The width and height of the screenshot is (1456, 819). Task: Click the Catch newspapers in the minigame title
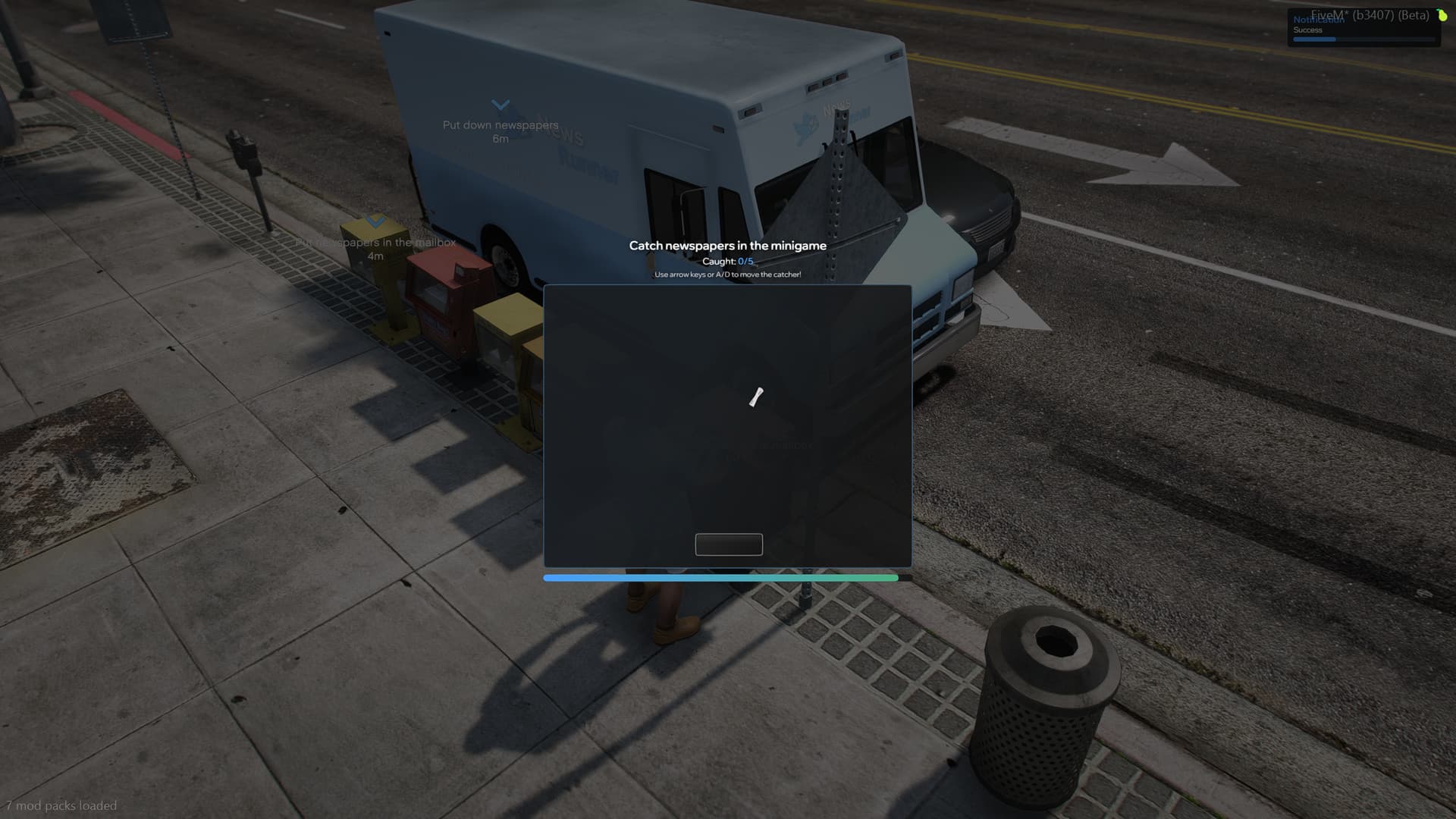click(x=727, y=246)
